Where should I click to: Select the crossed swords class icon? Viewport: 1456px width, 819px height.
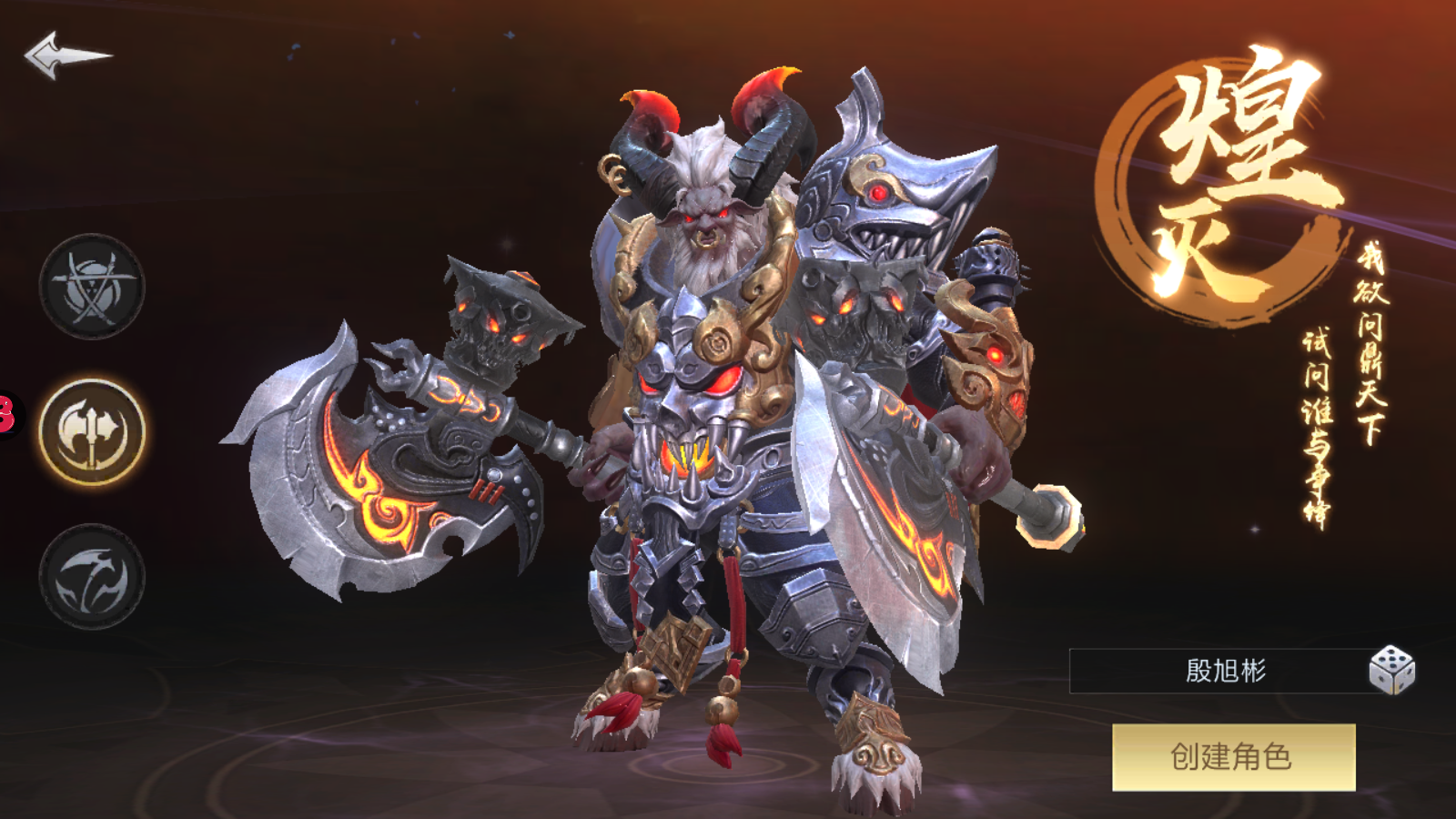(x=92, y=287)
